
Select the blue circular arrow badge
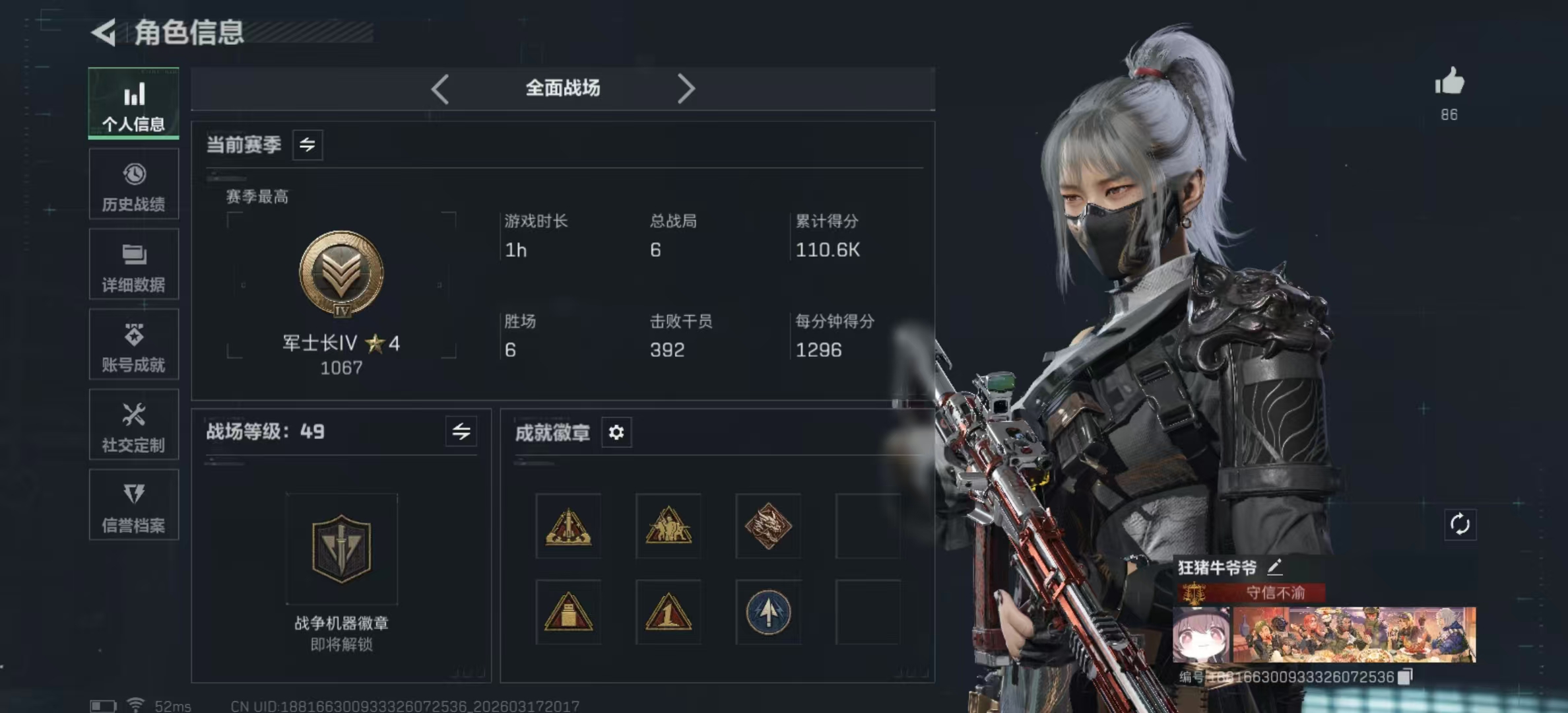(768, 613)
